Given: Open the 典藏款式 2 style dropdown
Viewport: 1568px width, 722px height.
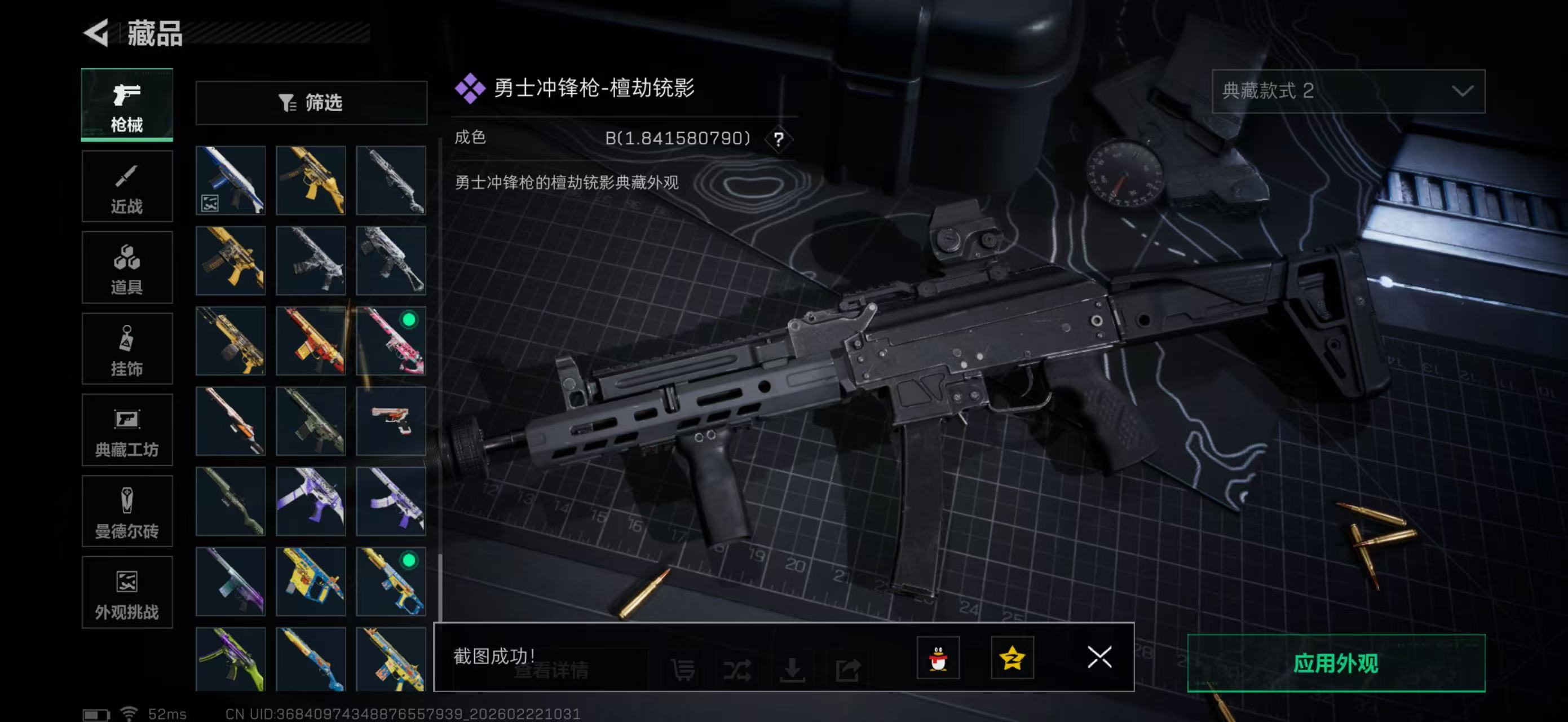Looking at the screenshot, I should point(1347,91).
